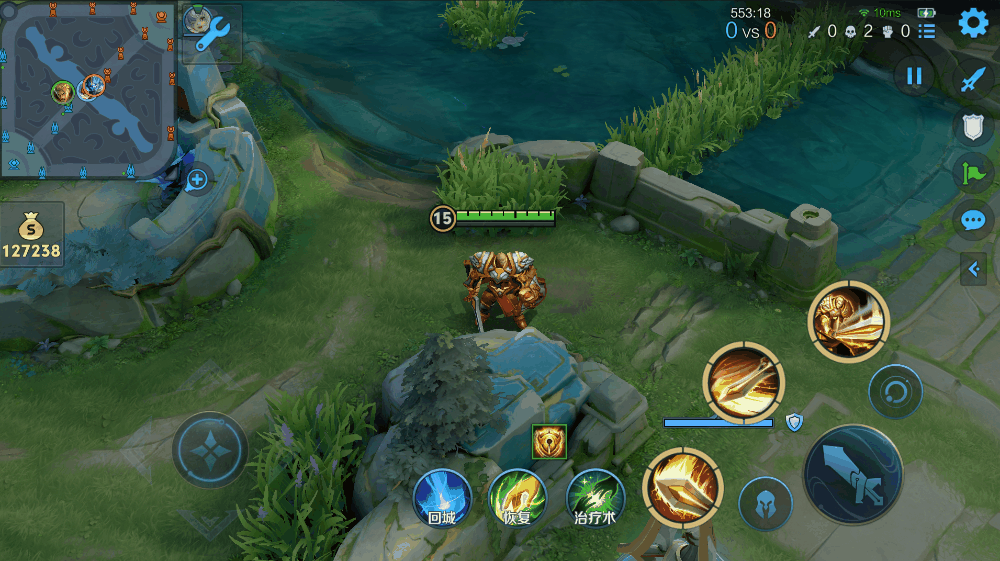Pause the match
The image size is (1000, 561).
(x=913, y=75)
